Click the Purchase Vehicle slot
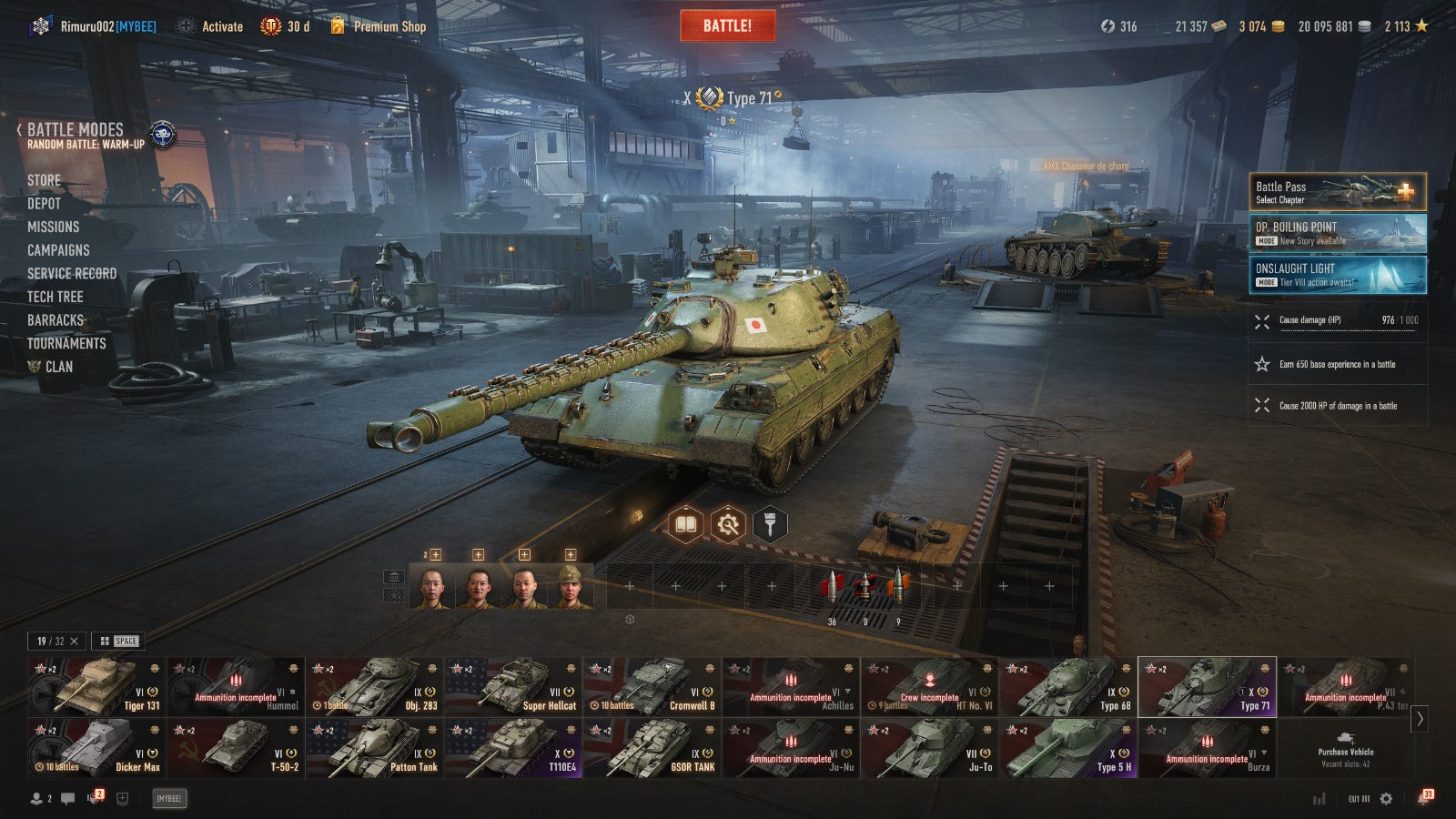The height and width of the screenshot is (819, 1456). pyautogui.click(x=1345, y=748)
